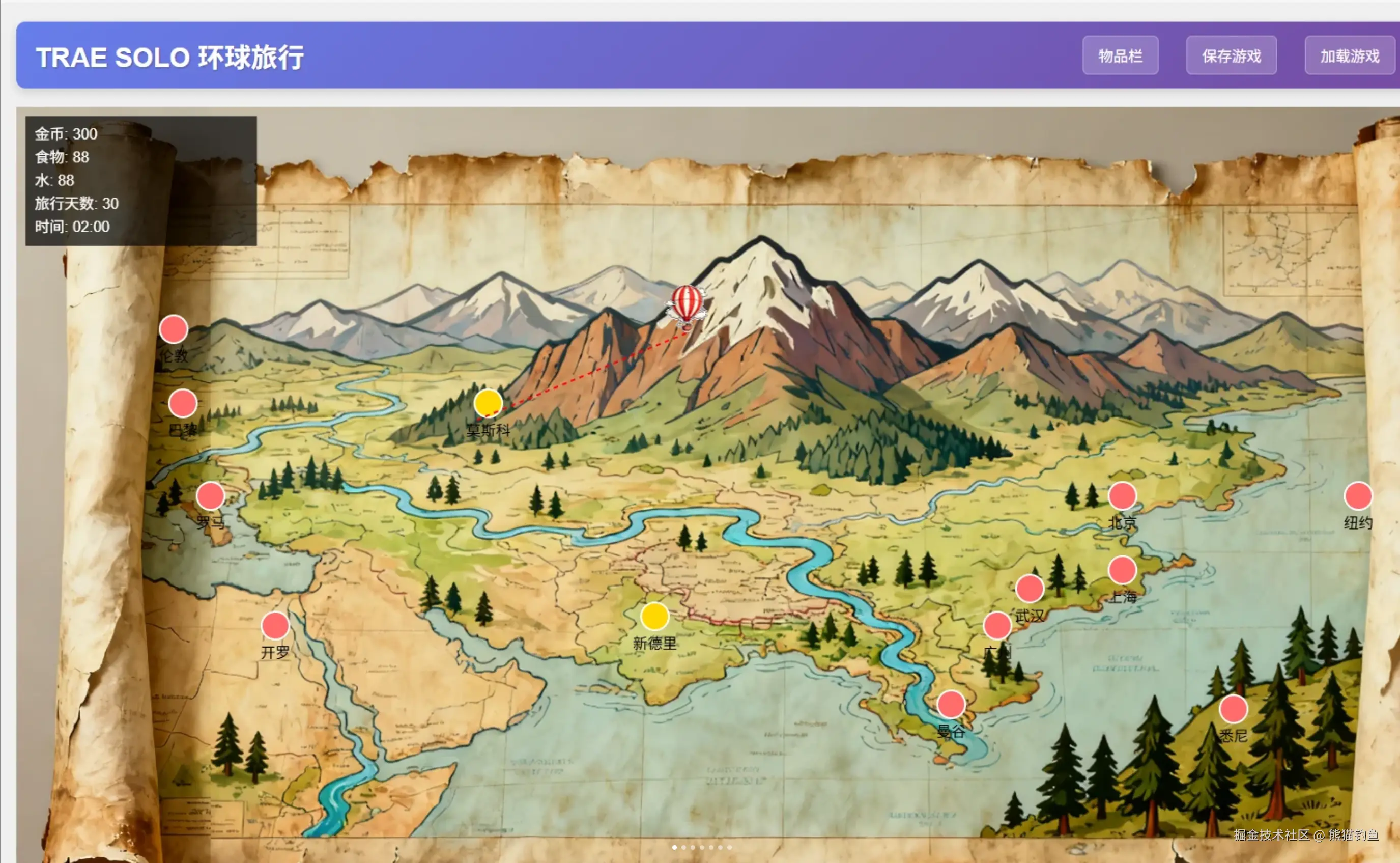Choose the 罗马 city marker
The height and width of the screenshot is (863, 1400).
click(211, 495)
